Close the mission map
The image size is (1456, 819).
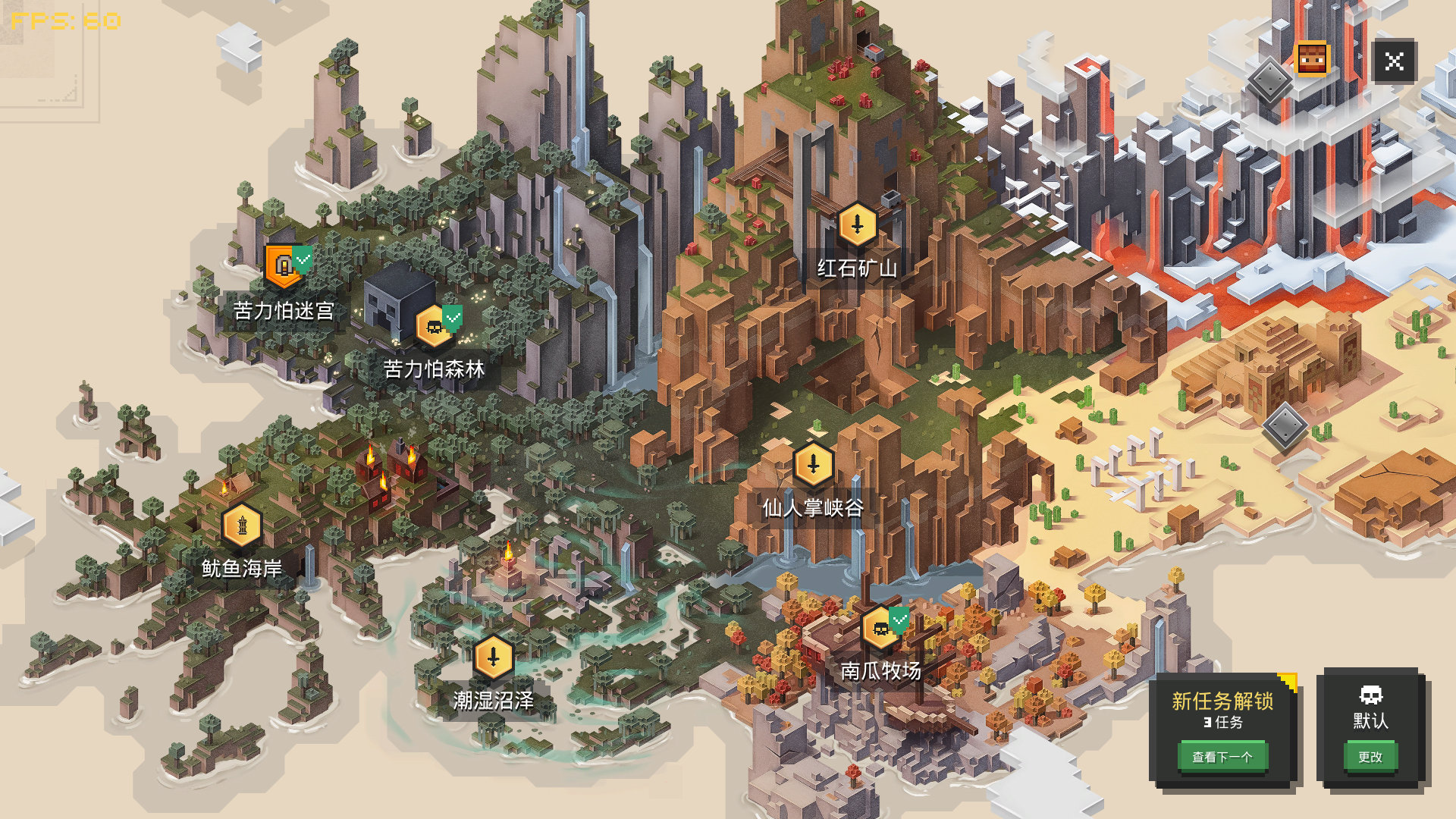(1394, 61)
